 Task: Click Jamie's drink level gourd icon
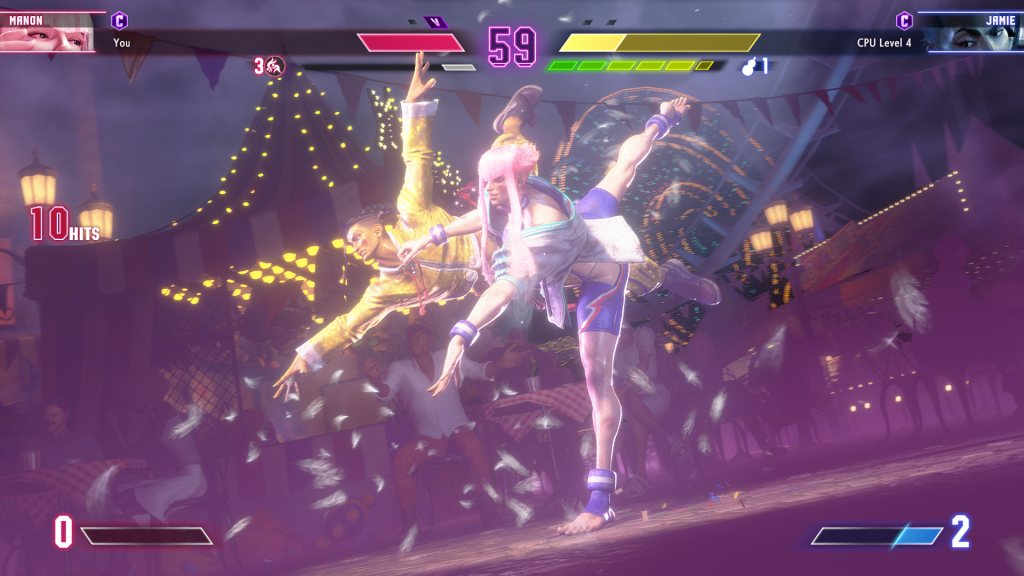coord(750,67)
